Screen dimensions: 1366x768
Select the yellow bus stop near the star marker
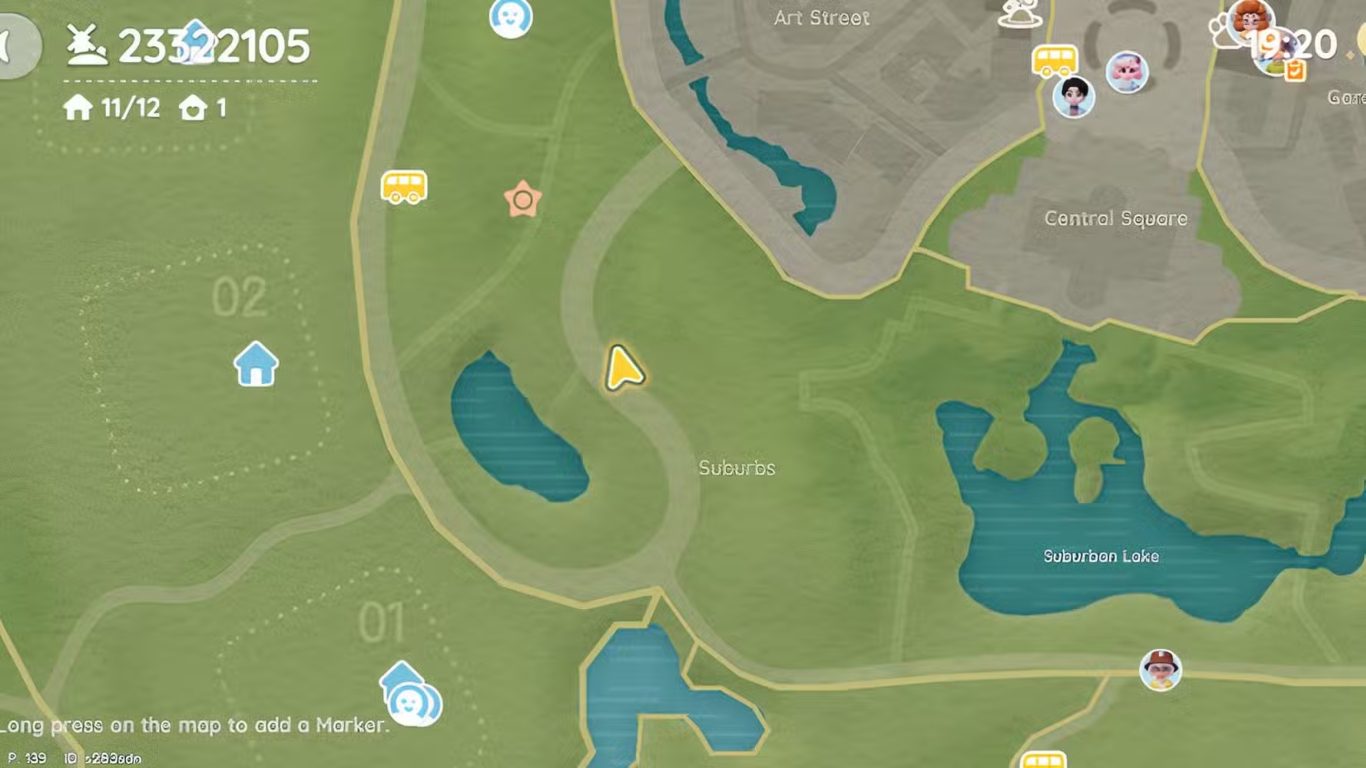[404, 187]
